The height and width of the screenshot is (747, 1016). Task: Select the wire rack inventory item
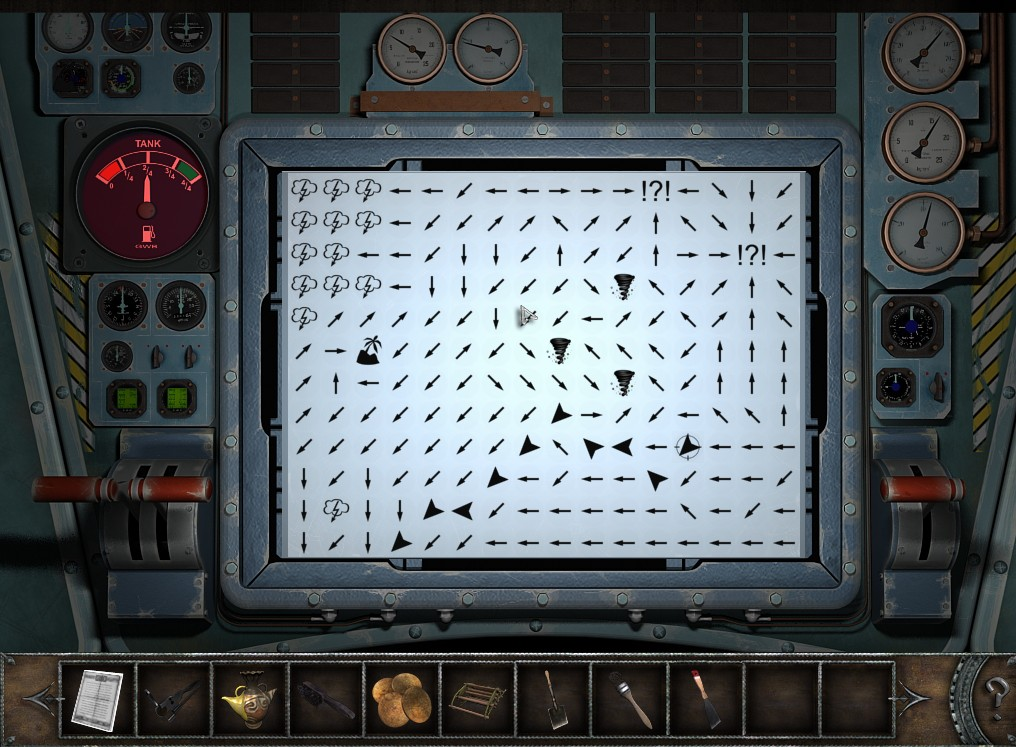pyautogui.click(x=477, y=698)
